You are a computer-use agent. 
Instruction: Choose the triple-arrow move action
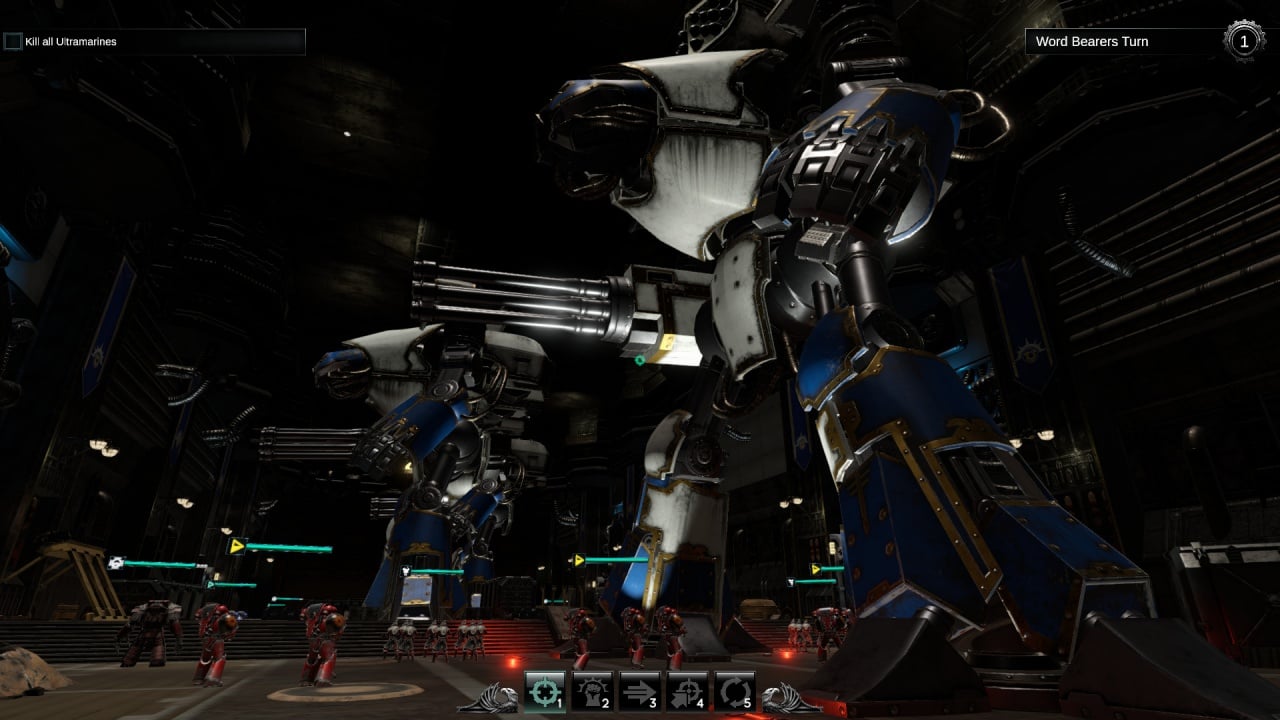click(x=639, y=691)
